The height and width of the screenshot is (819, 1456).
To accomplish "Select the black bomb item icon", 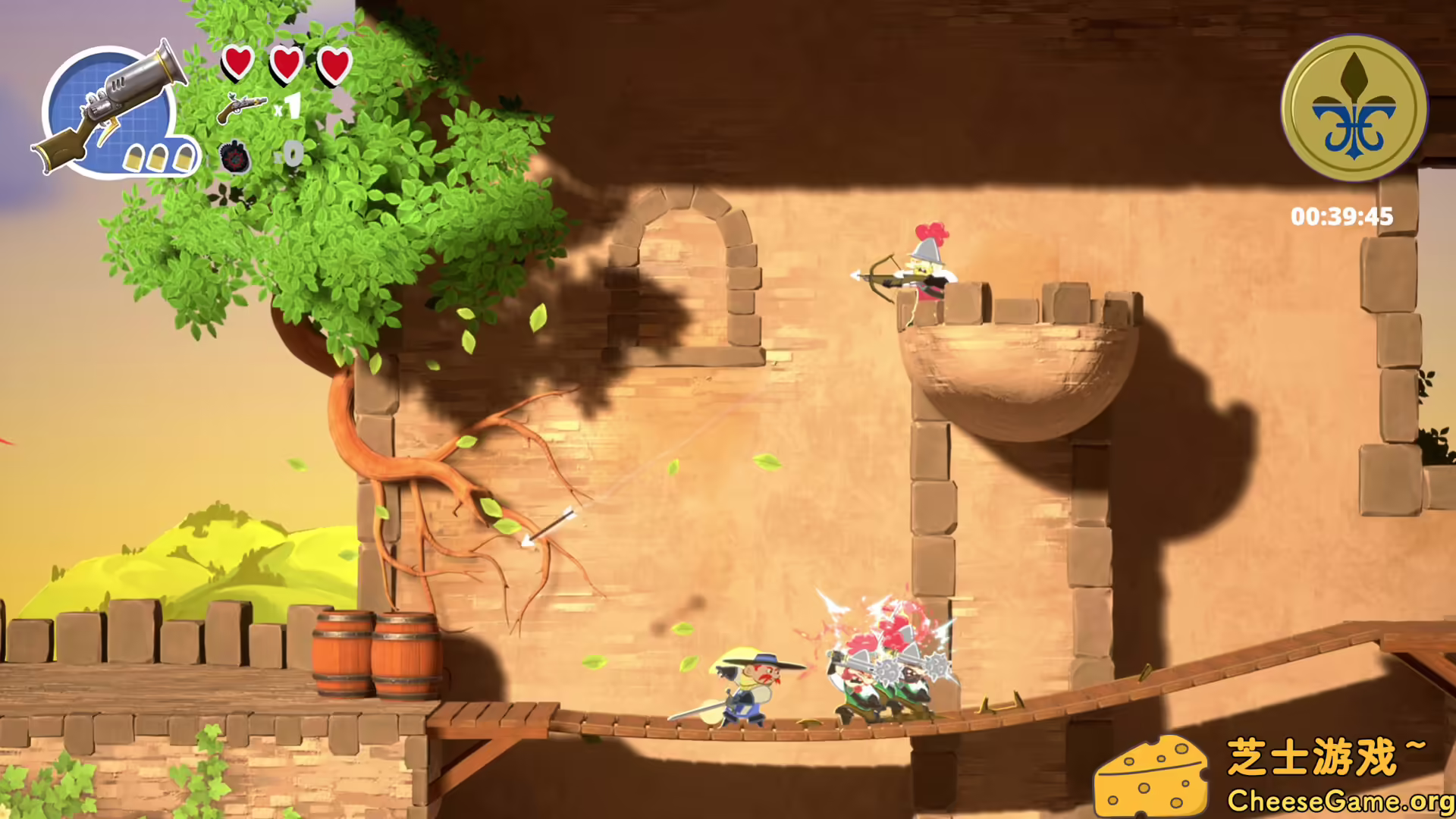I will click(234, 157).
